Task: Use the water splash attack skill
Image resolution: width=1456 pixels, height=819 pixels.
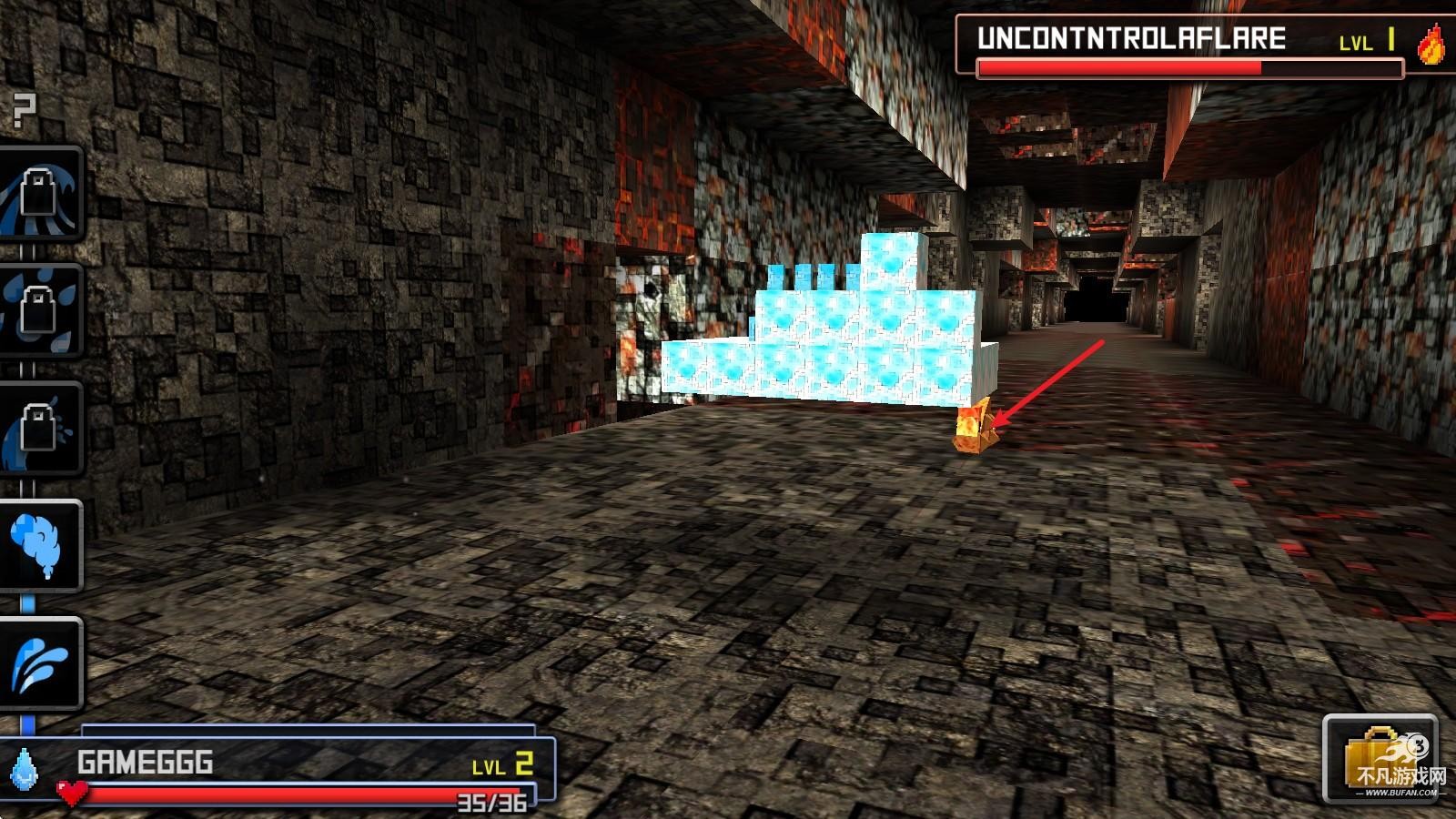Action: point(41,663)
